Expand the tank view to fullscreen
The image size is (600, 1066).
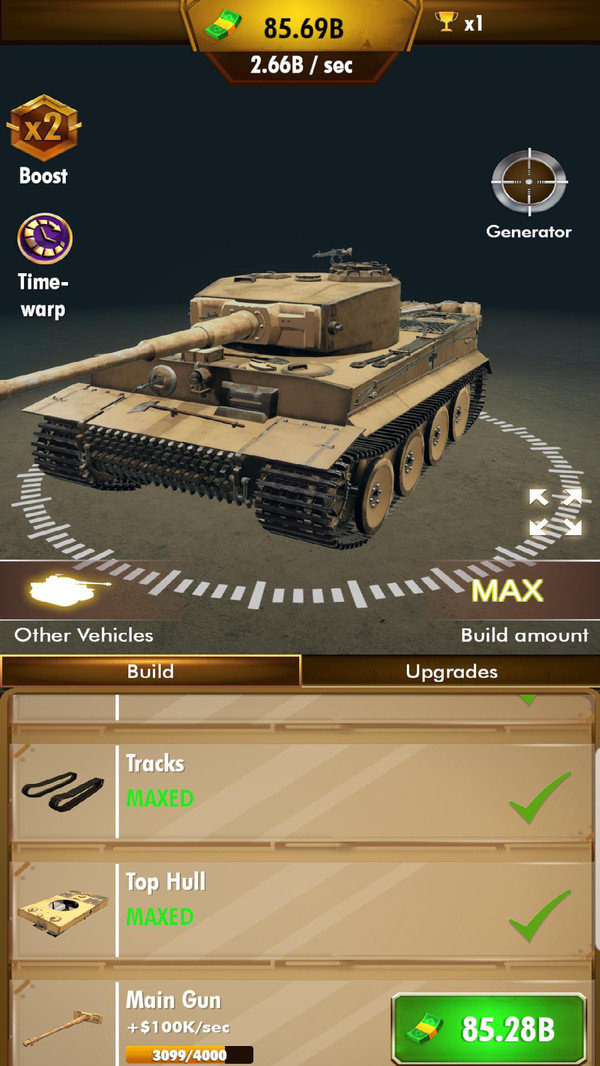555,512
